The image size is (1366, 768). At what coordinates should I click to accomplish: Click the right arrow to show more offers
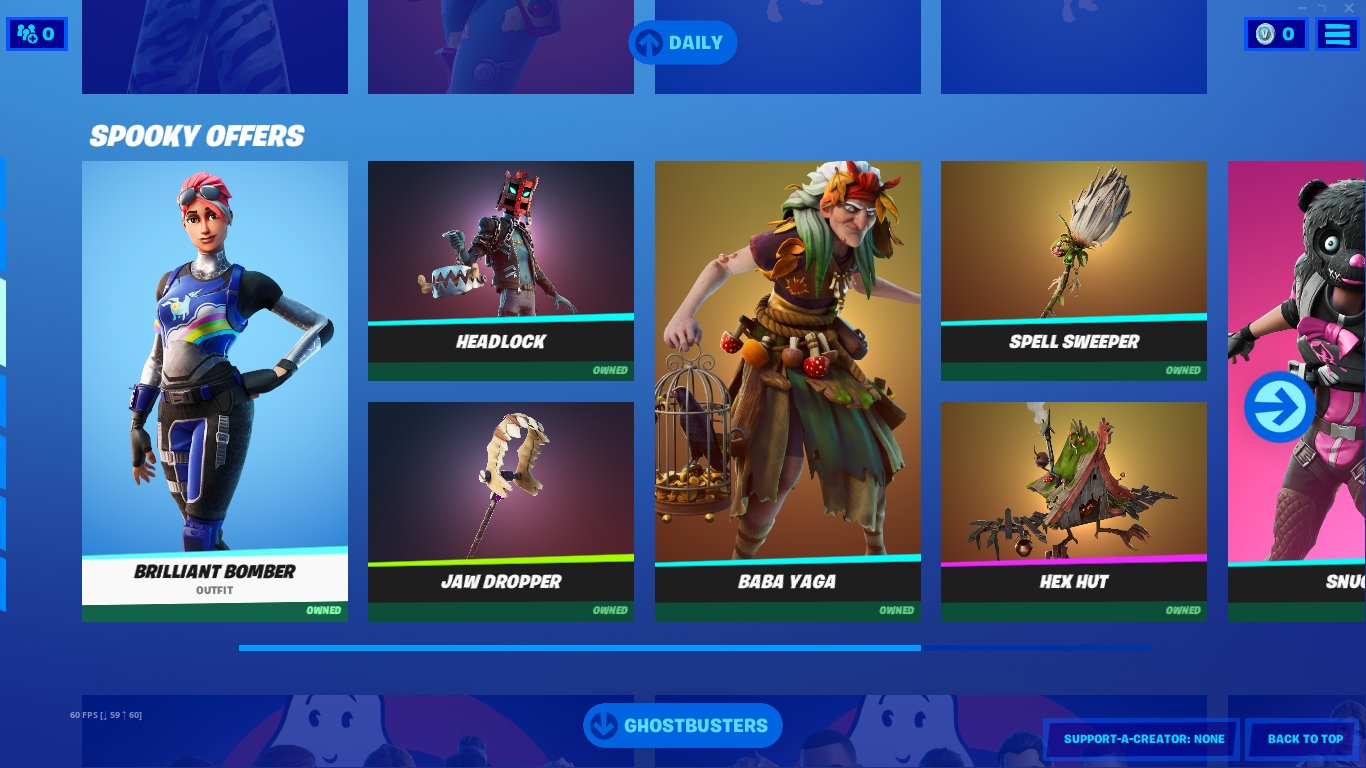pyautogui.click(x=1279, y=407)
